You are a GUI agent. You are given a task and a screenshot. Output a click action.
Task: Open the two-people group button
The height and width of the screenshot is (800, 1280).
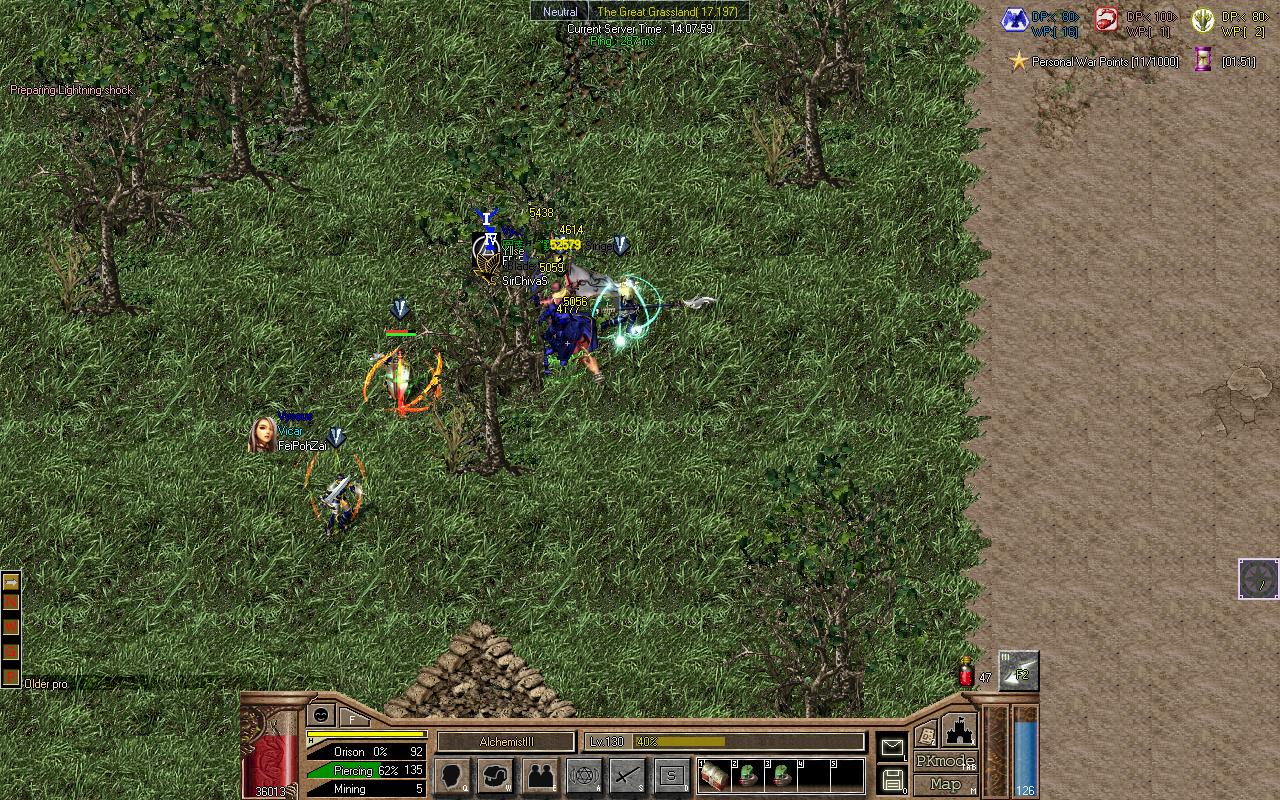541,776
